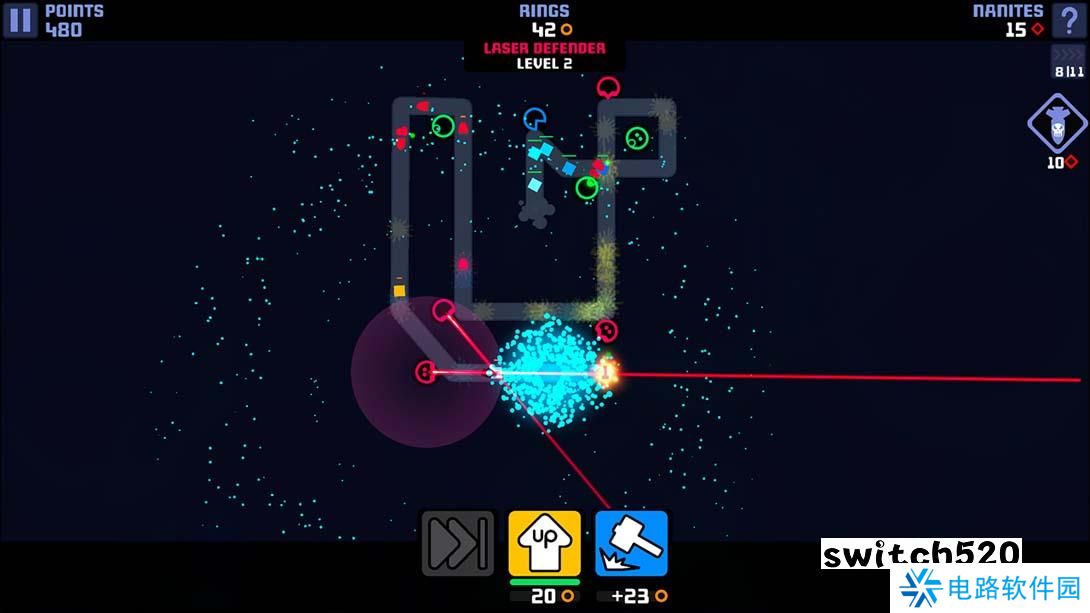Sell the tower using the blue hammer button
Image resolution: width=1090 pixels, height=613 pixels.
coord(631,543)
